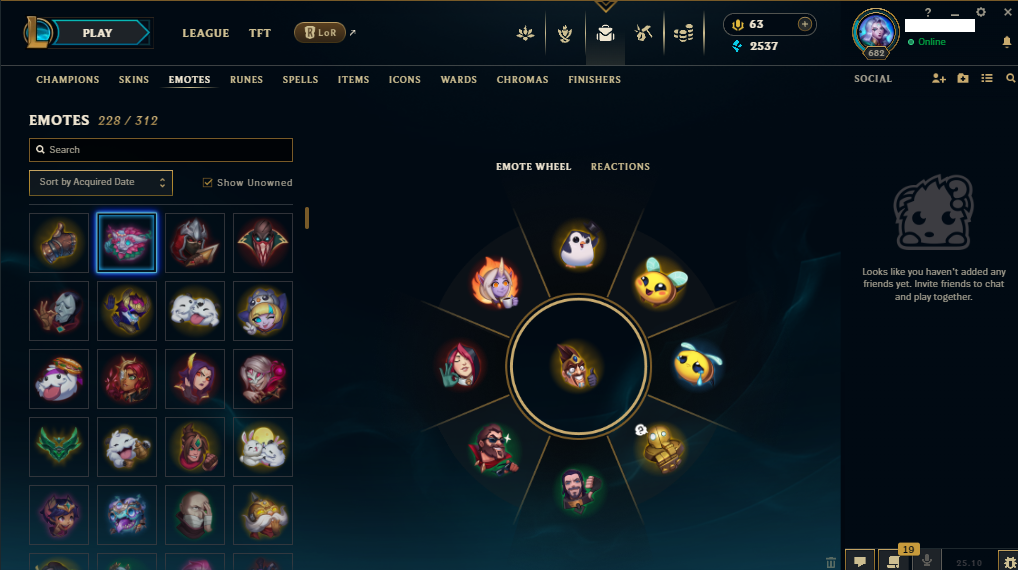
Task: Close the League client window
Action: pos(1007,12)
